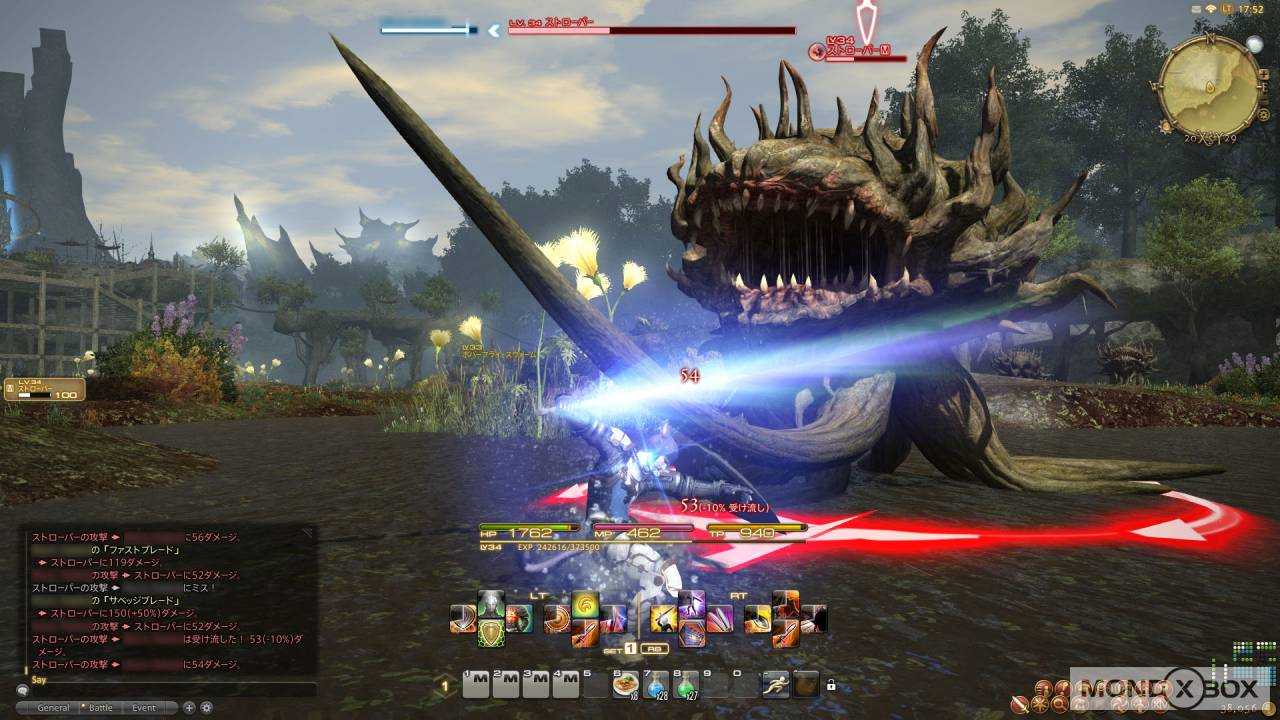Drink the blue potion in slot 7

[656, 684]
